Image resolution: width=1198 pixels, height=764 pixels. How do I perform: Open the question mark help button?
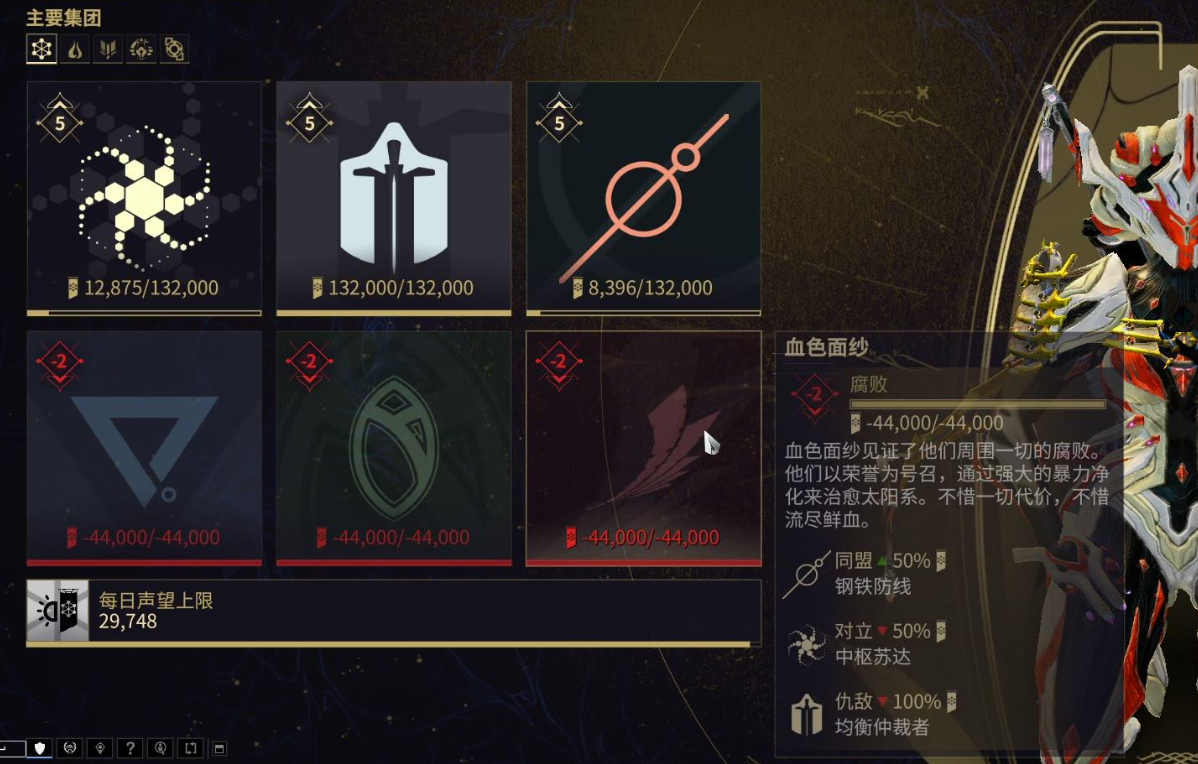(129, 748)
